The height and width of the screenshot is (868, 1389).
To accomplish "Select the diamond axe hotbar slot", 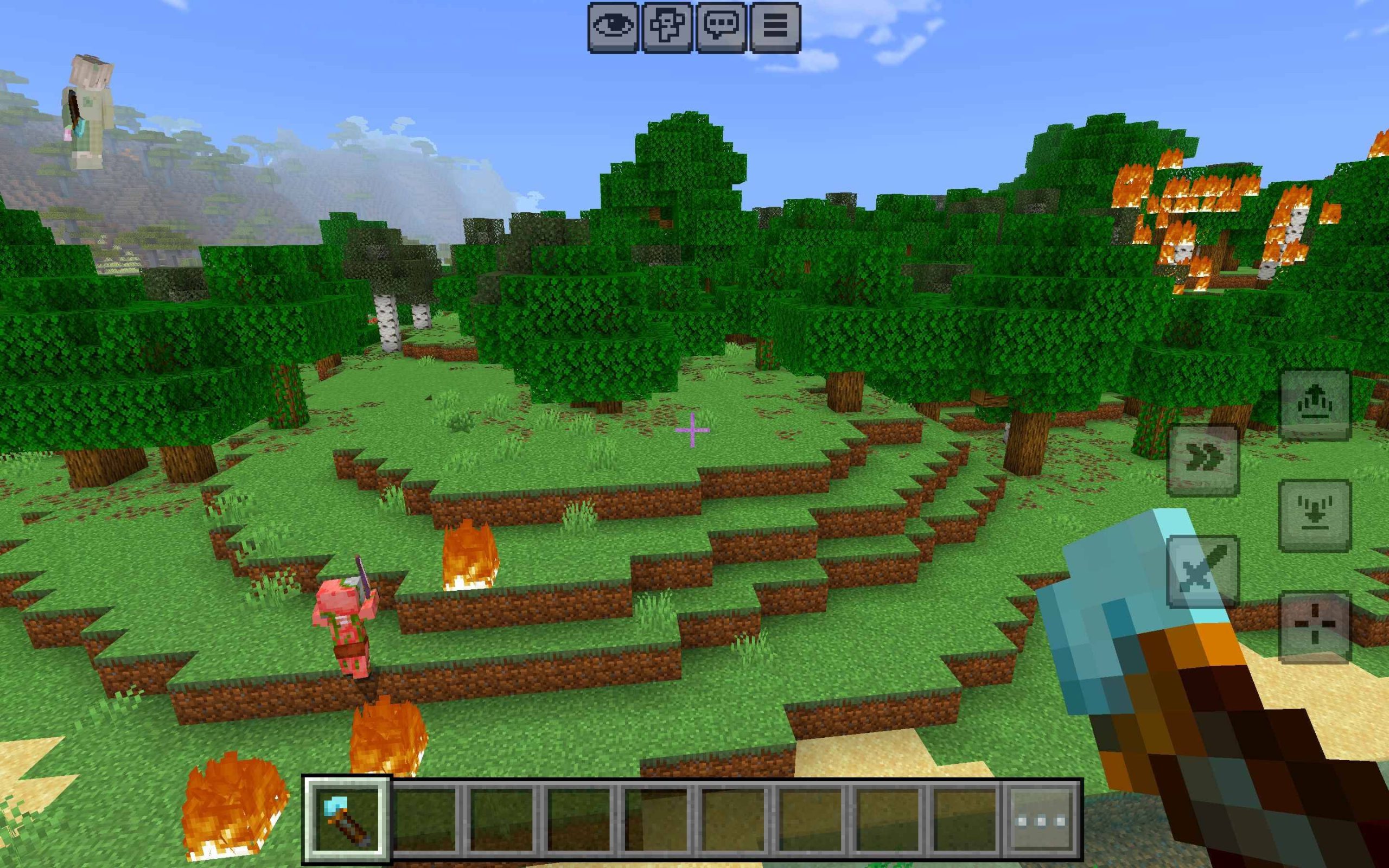I will pyautogui.click(x=347, y=821).
